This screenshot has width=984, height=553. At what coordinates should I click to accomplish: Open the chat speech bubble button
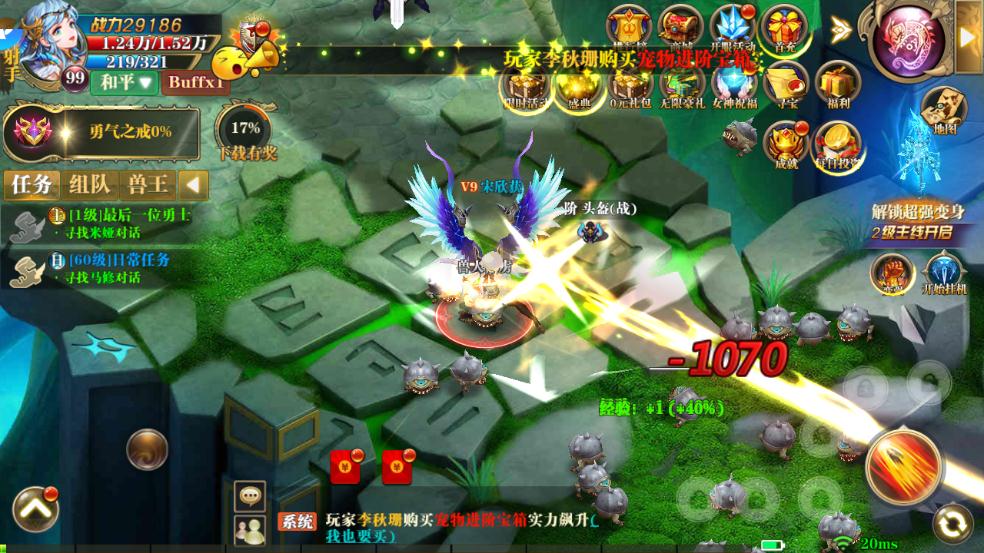tap(248, 494)
